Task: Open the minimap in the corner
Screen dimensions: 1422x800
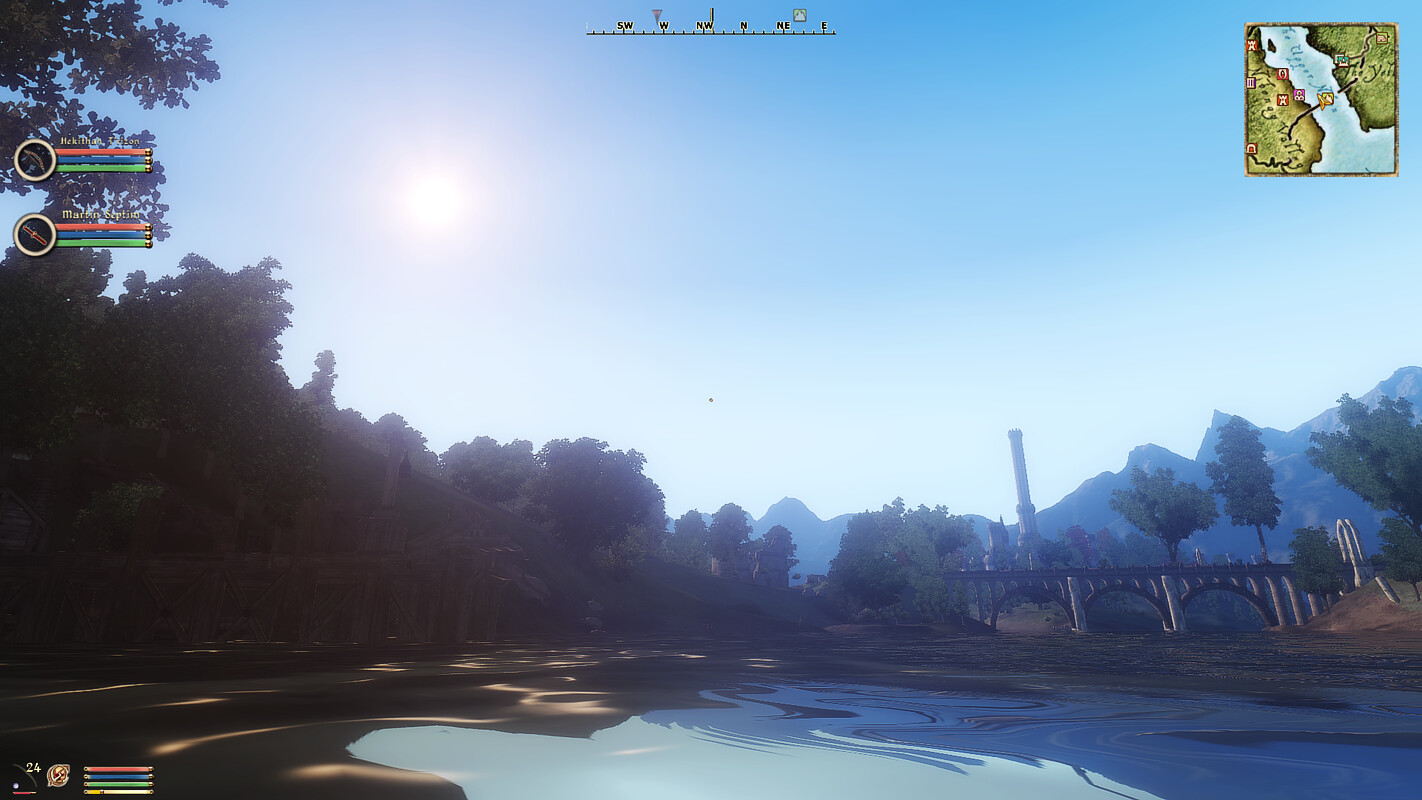Action: (x=1320, y=100)
